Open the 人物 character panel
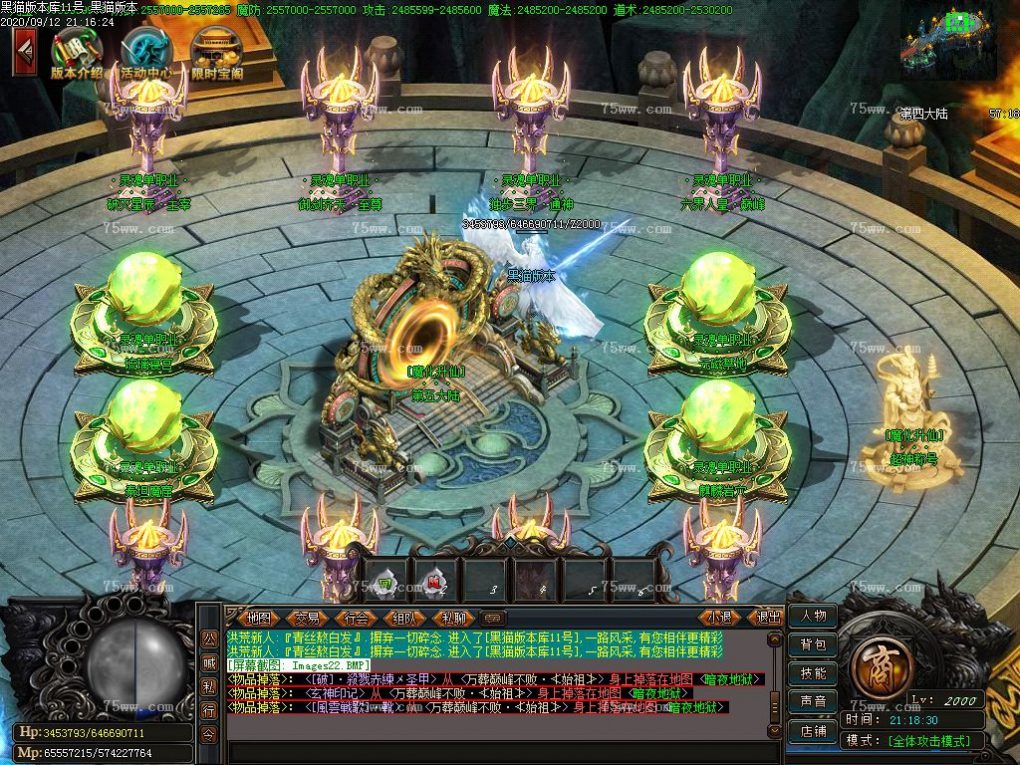Screen dimensions: 1020x765 click(x=813, y=616)
